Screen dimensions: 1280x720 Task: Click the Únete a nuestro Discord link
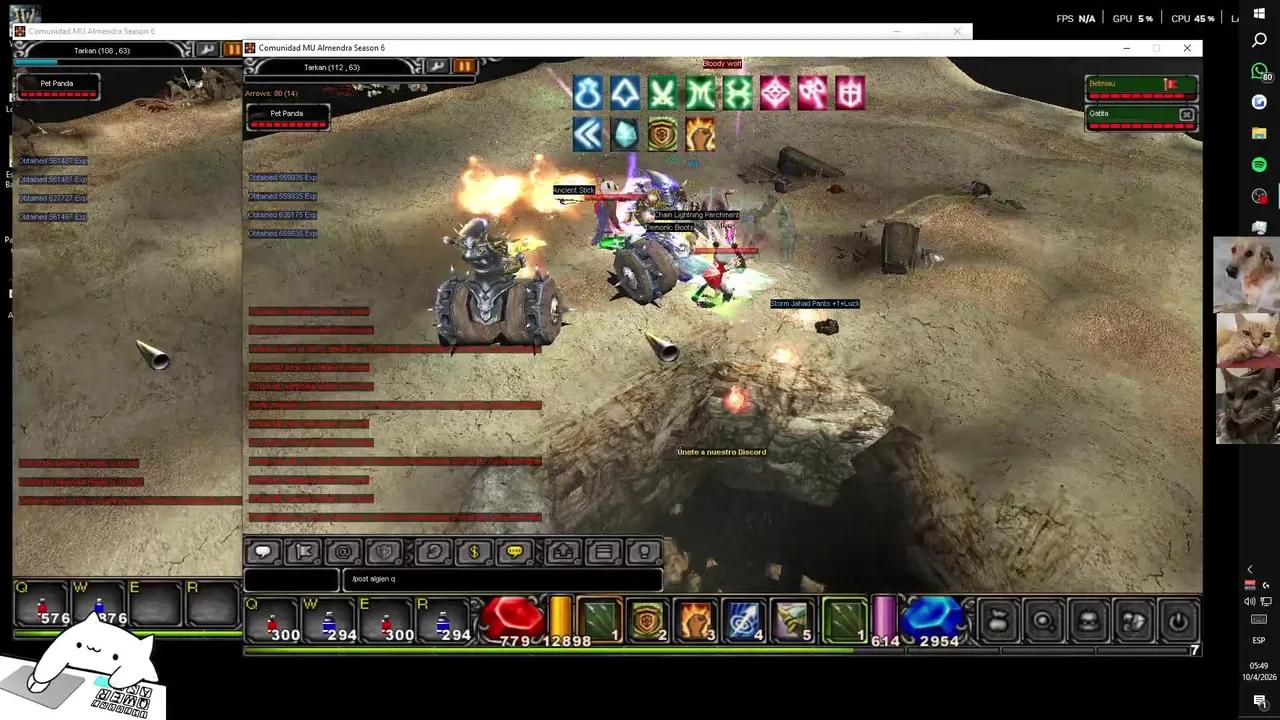pos(722,452)
